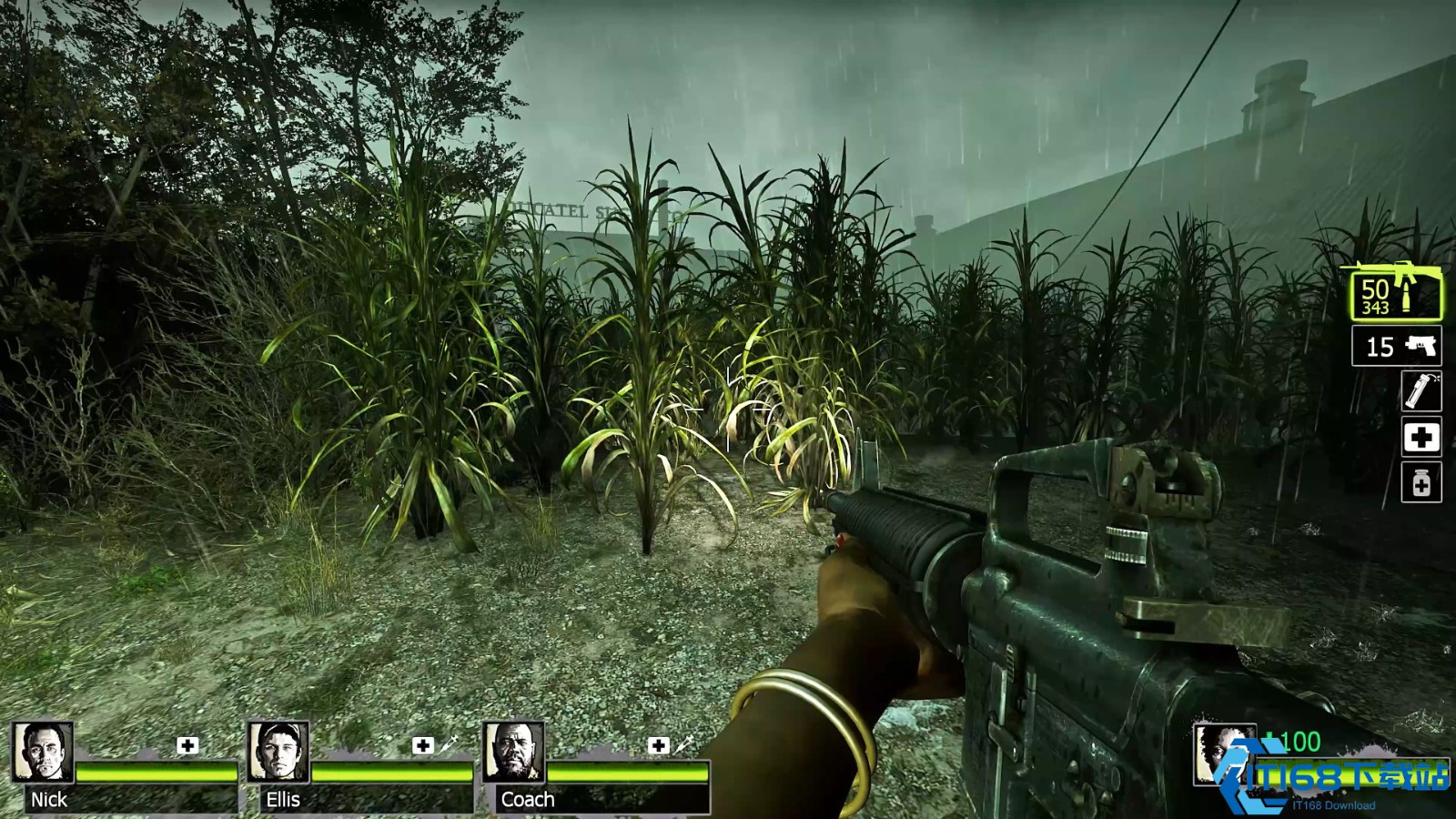
Task: Switch to the pistol sidearm slot
Action: tap(1396, 347)
